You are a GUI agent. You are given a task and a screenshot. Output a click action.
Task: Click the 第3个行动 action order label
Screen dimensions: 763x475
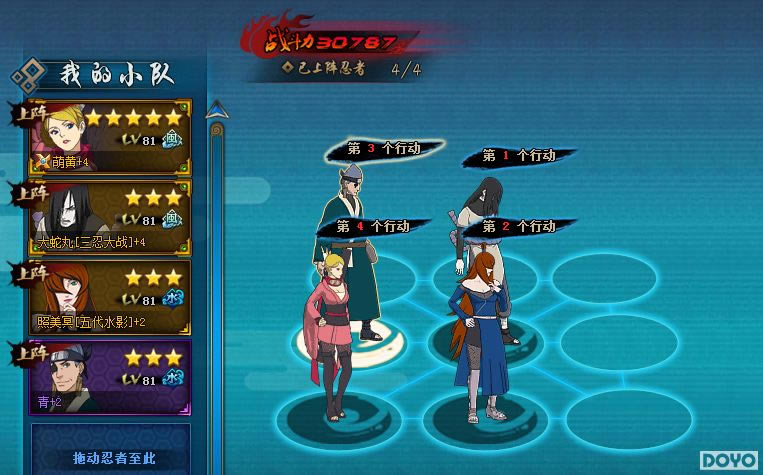(x=383, y=148)
